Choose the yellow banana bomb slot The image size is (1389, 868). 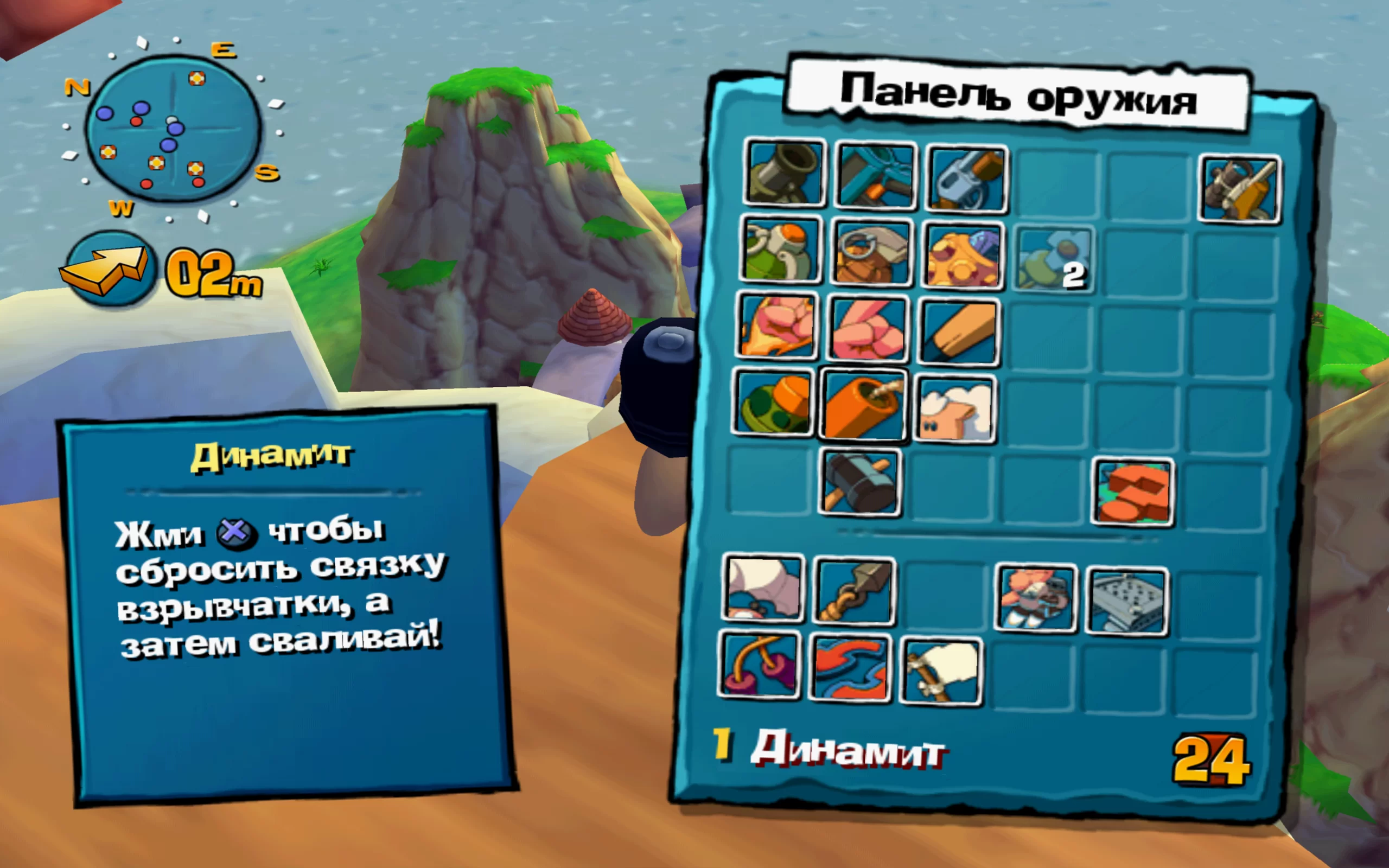tap(963, 256)
